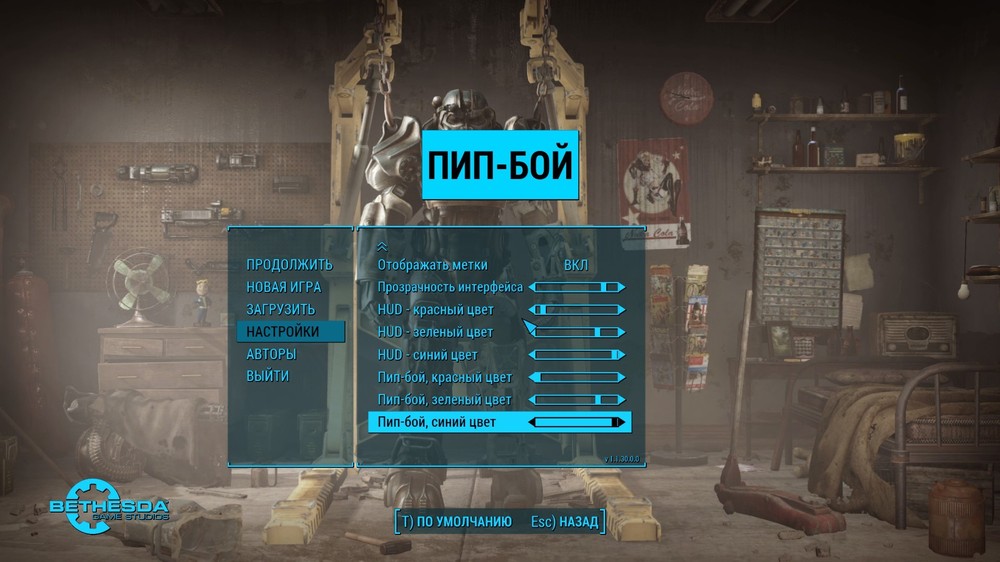Select the НАСТРОЙКИ settings entry

pos(283,331)
